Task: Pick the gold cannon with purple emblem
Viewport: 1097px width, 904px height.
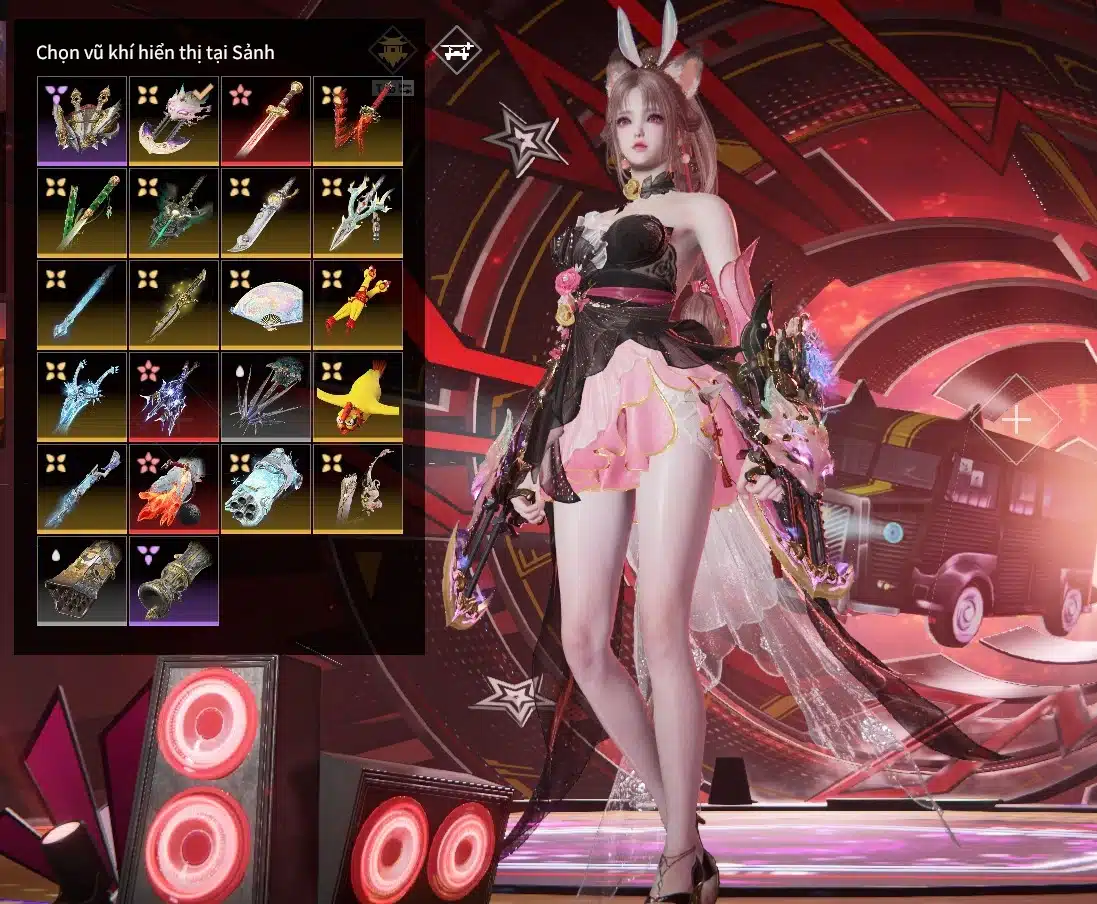Action: point(174,580)
